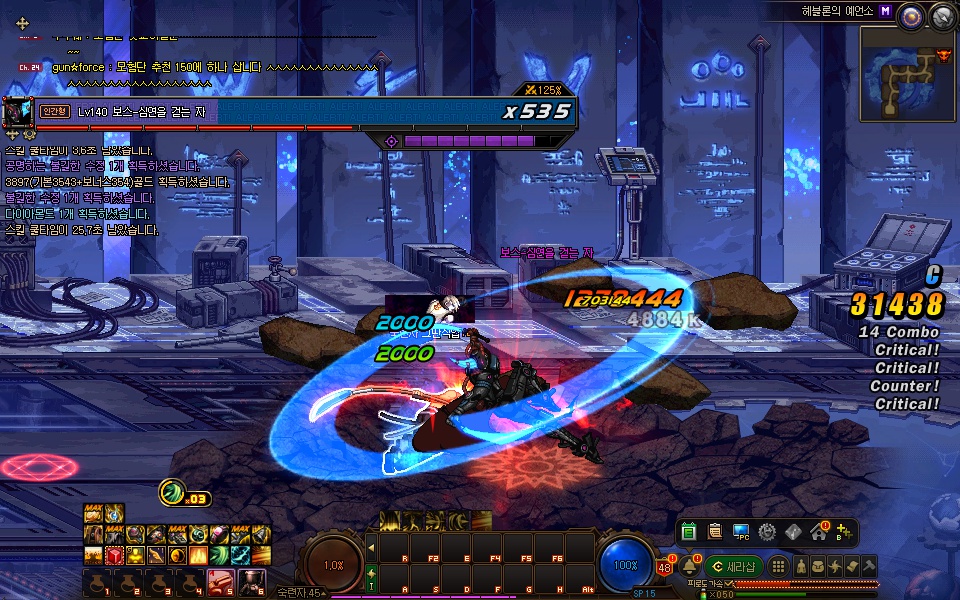Open the grid menu button
The height and width of the screenshot is (600, 960).
coord(778,567)
